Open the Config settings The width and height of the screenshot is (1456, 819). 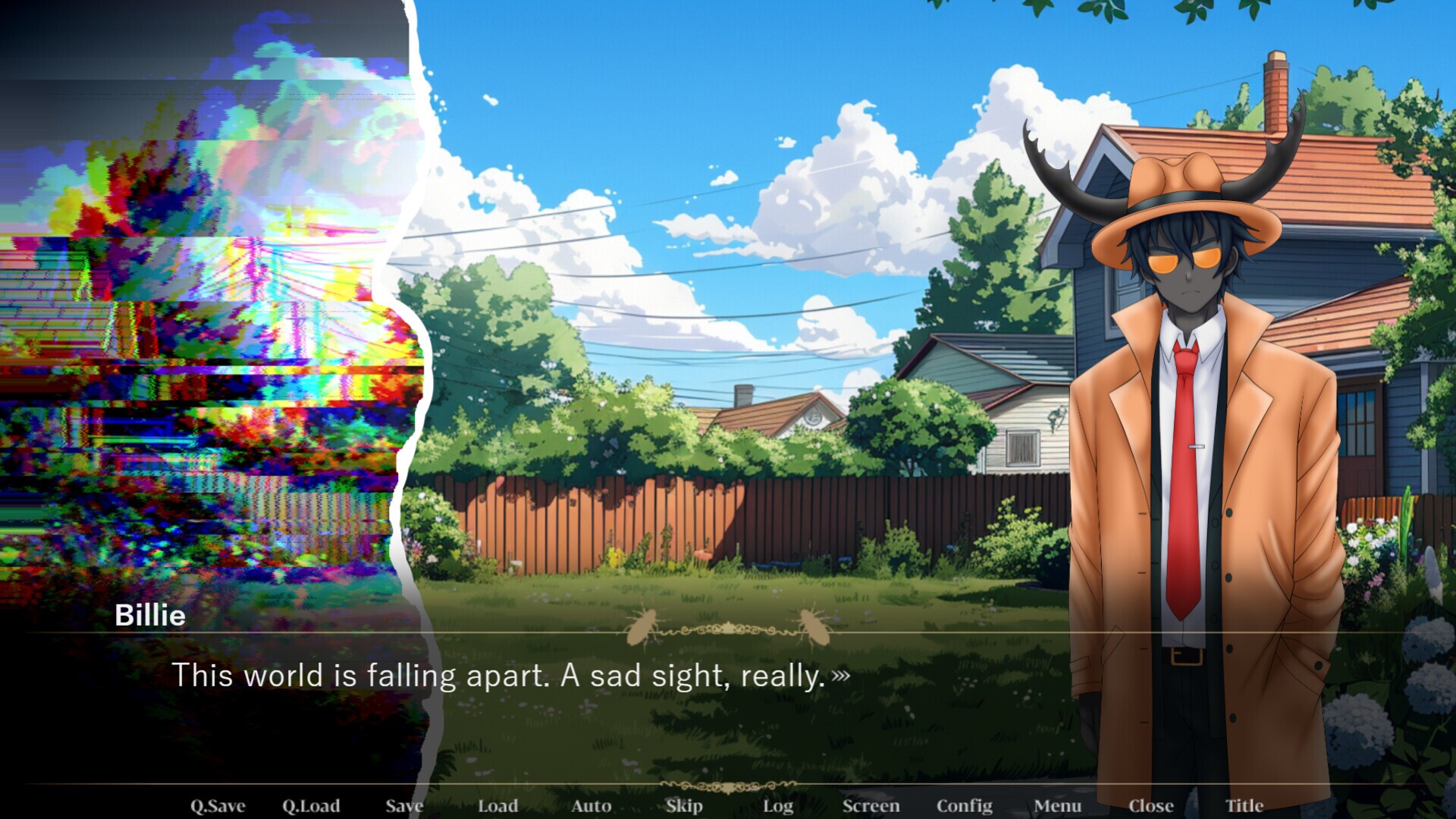[x=964, y=805]
